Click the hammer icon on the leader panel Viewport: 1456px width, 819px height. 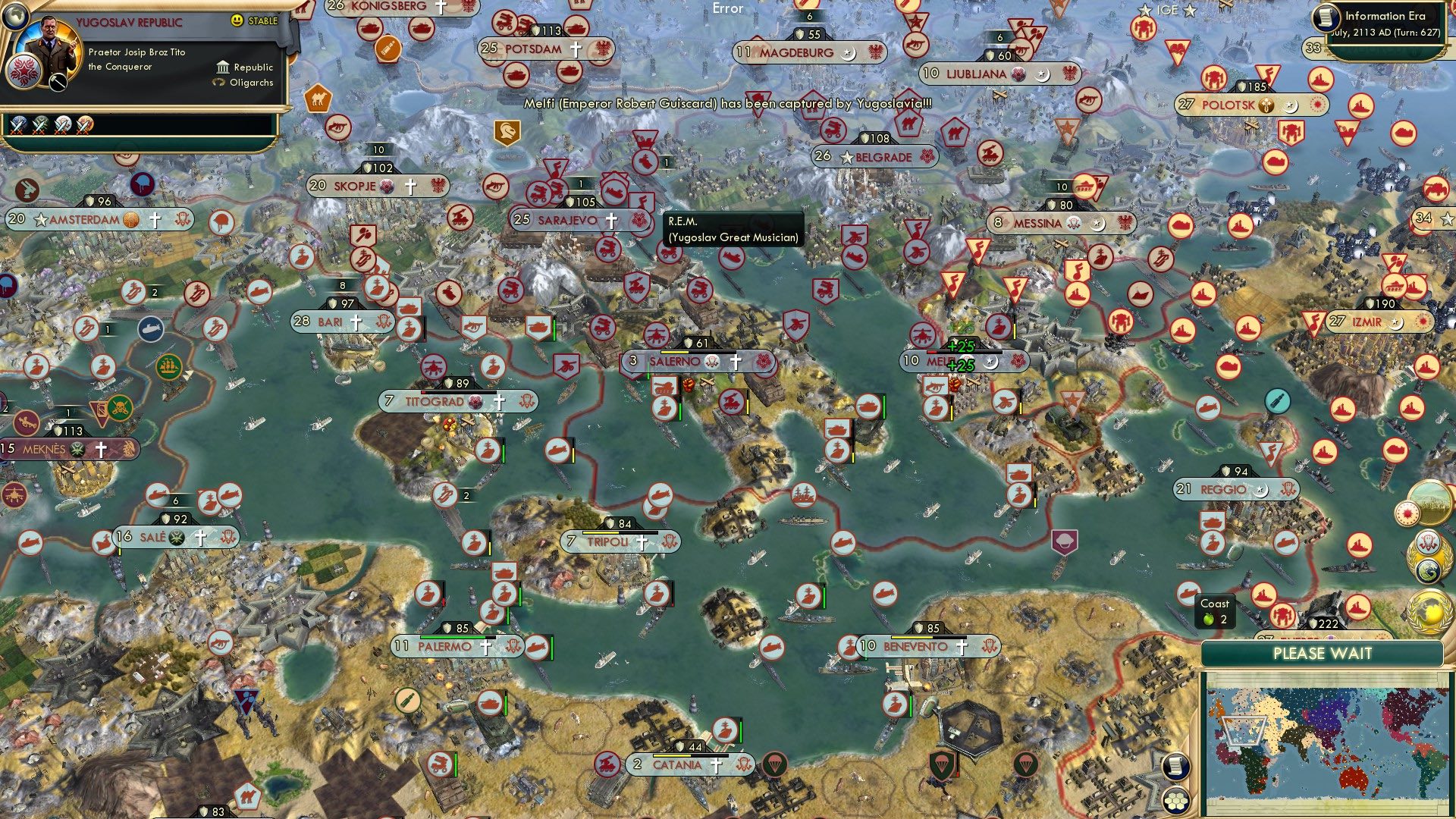(58, 83)
